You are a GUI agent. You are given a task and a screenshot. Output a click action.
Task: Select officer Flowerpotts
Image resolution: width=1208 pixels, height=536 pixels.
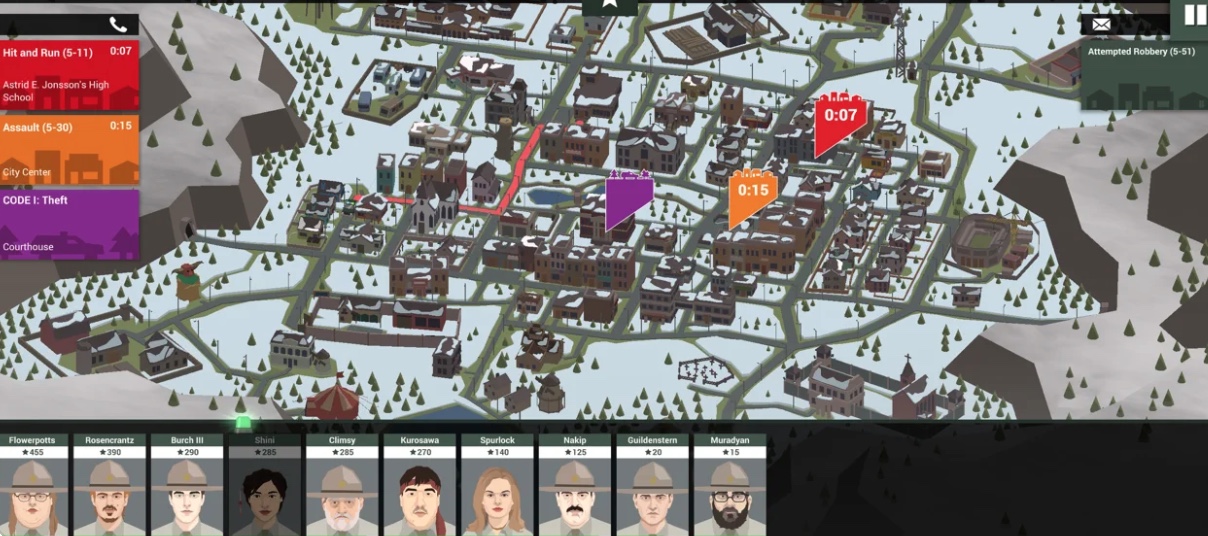pos(34,485)
